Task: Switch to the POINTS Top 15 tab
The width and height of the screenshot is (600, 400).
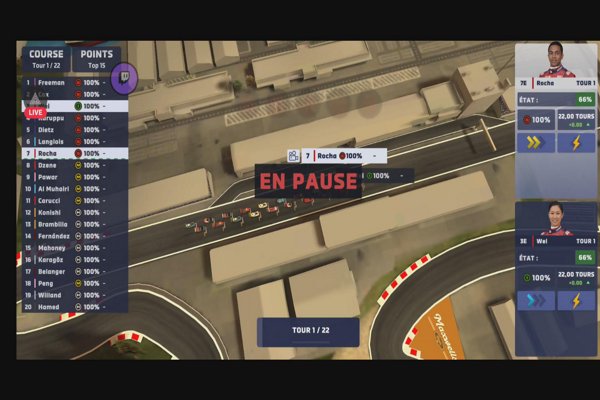Action: (97, 58)
